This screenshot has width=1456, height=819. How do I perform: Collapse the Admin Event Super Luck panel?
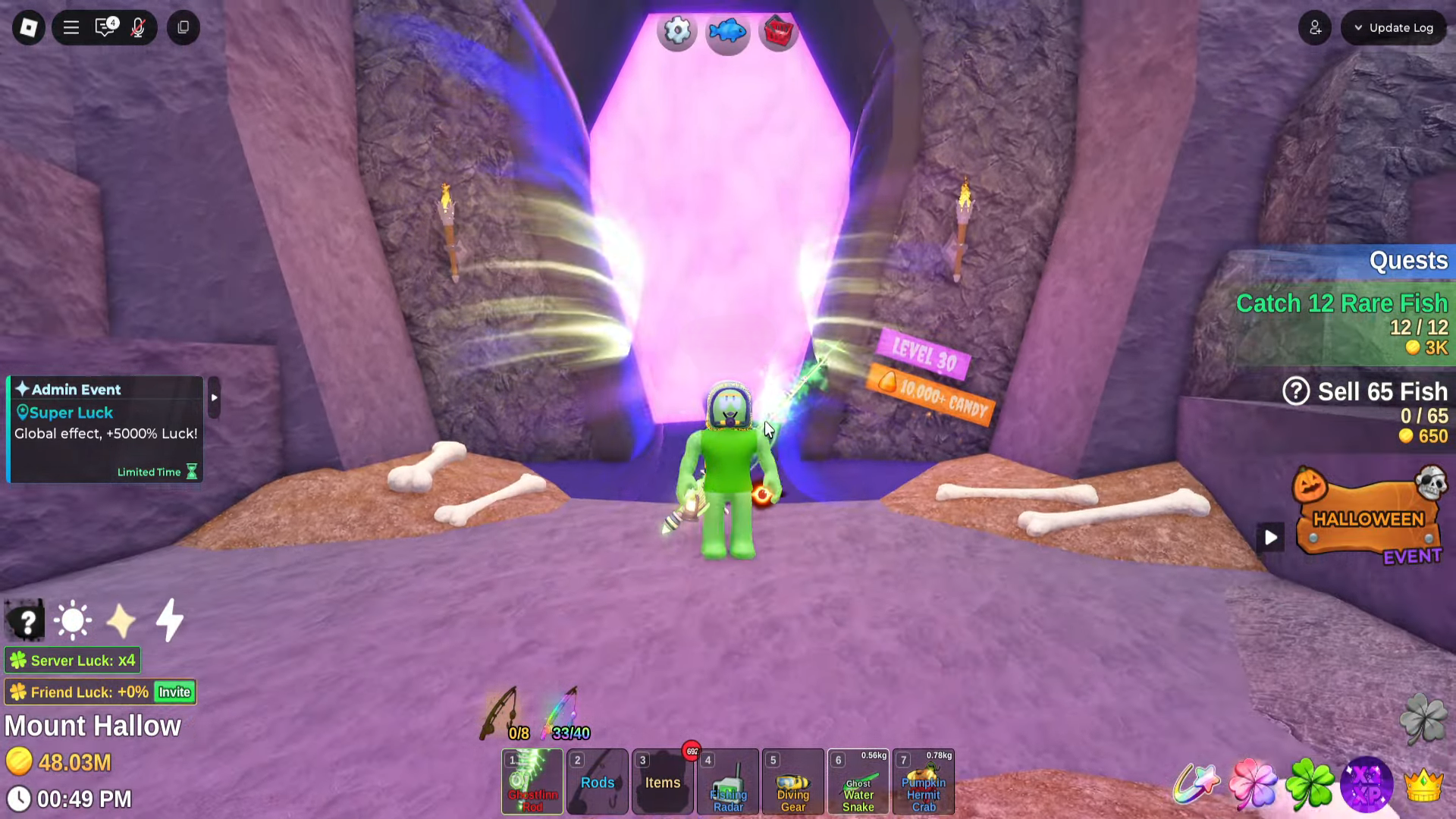[213, 397]
